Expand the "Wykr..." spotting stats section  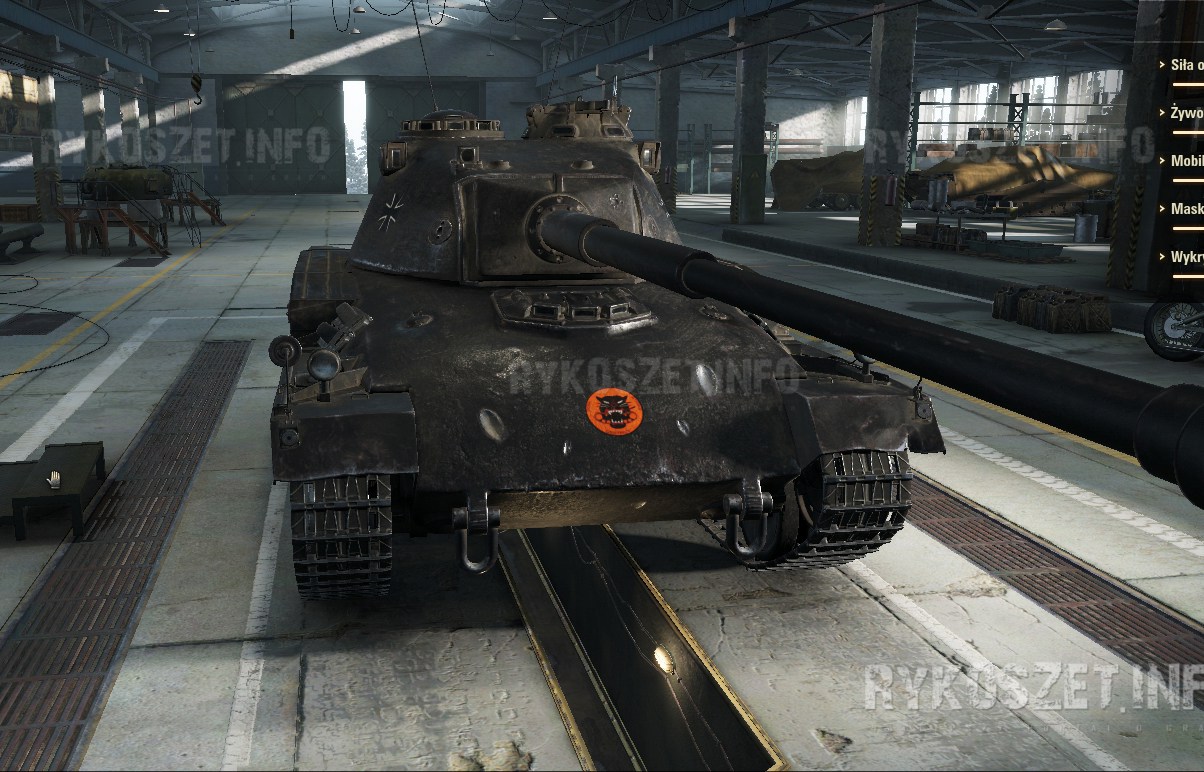(1185, 257)
